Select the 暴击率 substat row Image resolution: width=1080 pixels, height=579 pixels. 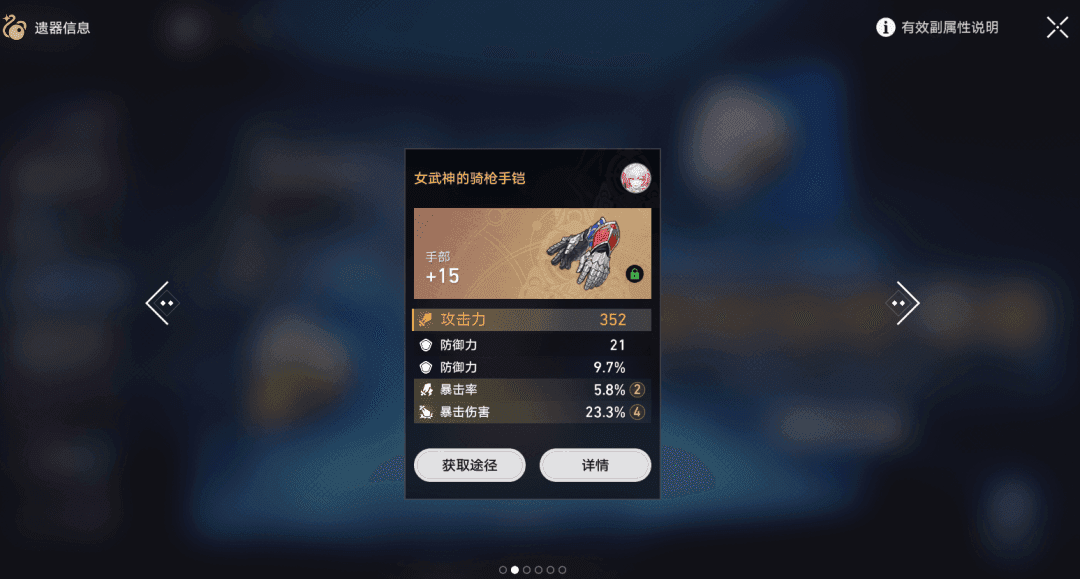pyautogui.click(x=531, y=390)
